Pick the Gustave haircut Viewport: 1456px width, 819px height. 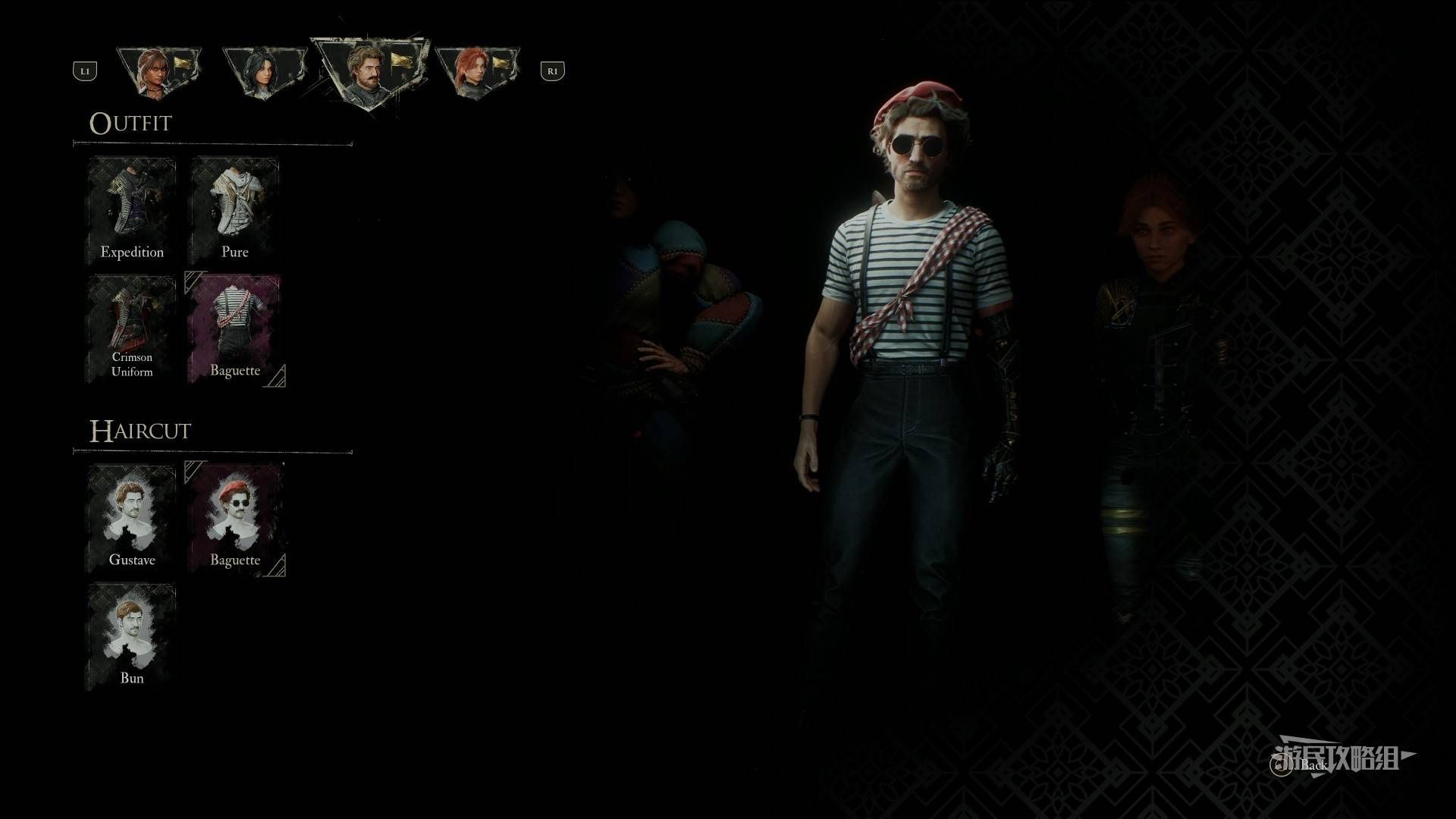point(132,518)
